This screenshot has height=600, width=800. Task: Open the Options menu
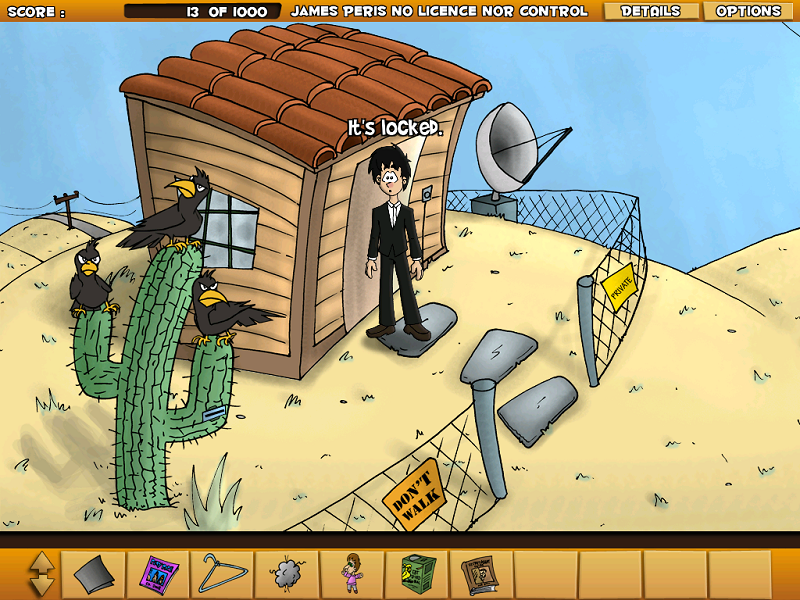[x=748, y=11]
